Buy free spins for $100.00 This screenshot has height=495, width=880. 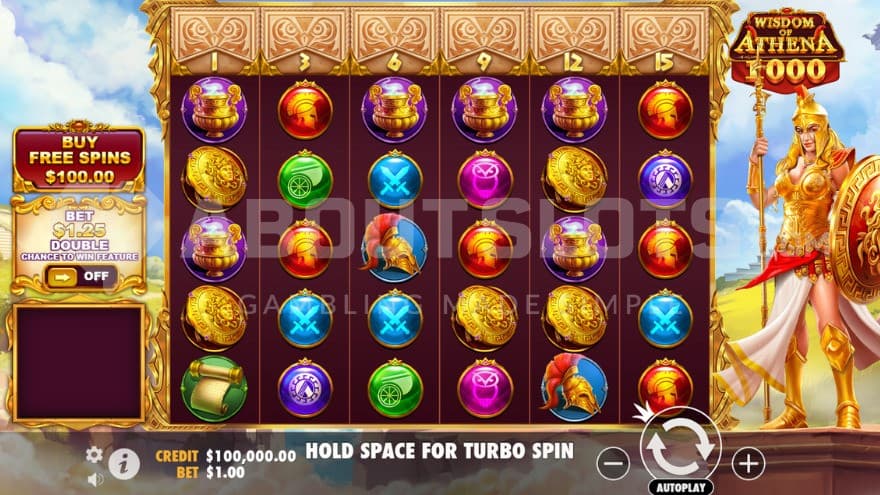[x=79, y=159]
